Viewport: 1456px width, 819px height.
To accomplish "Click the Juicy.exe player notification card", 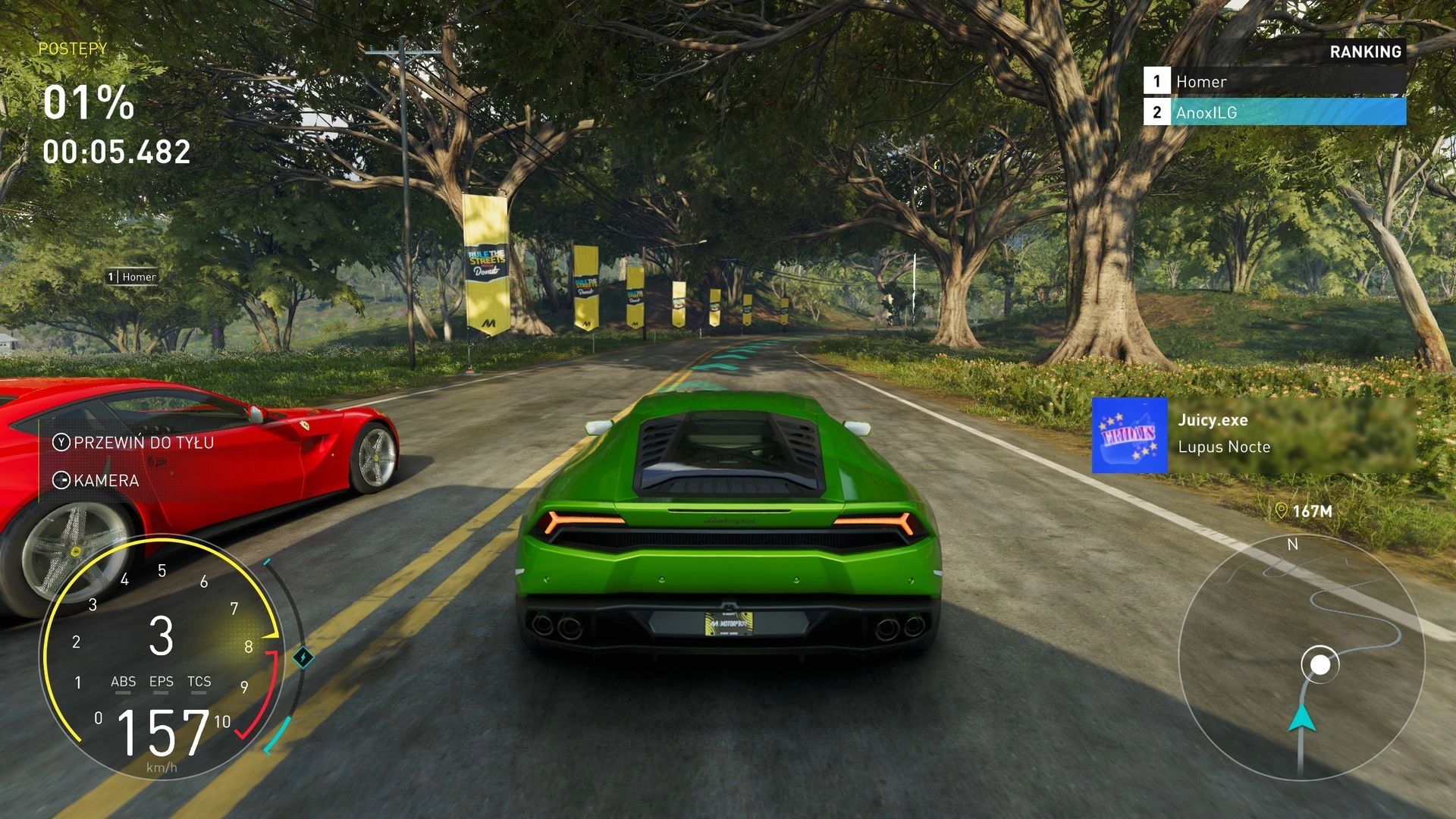I will [1253, 435].
